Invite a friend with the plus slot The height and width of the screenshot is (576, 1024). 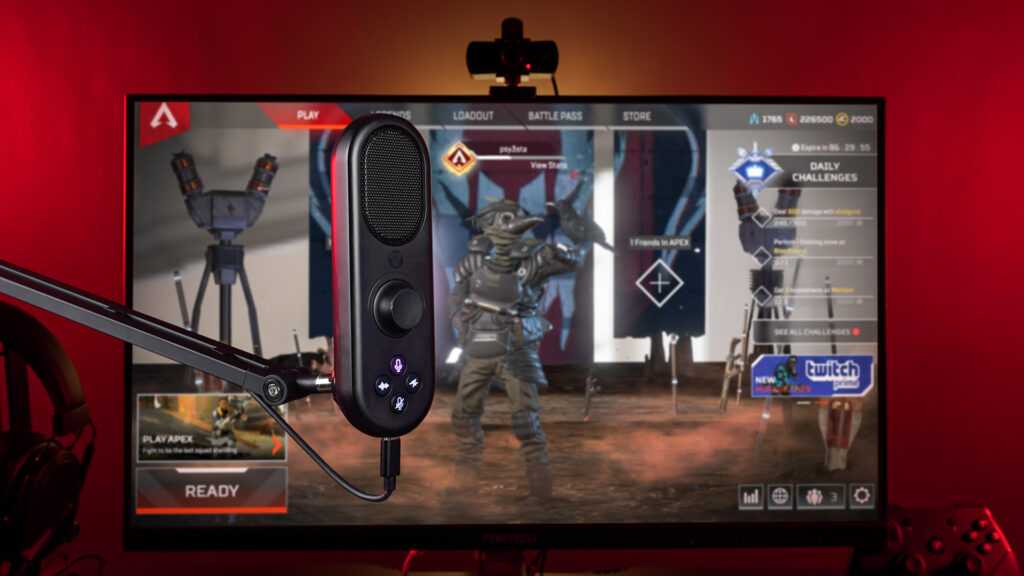659,284
